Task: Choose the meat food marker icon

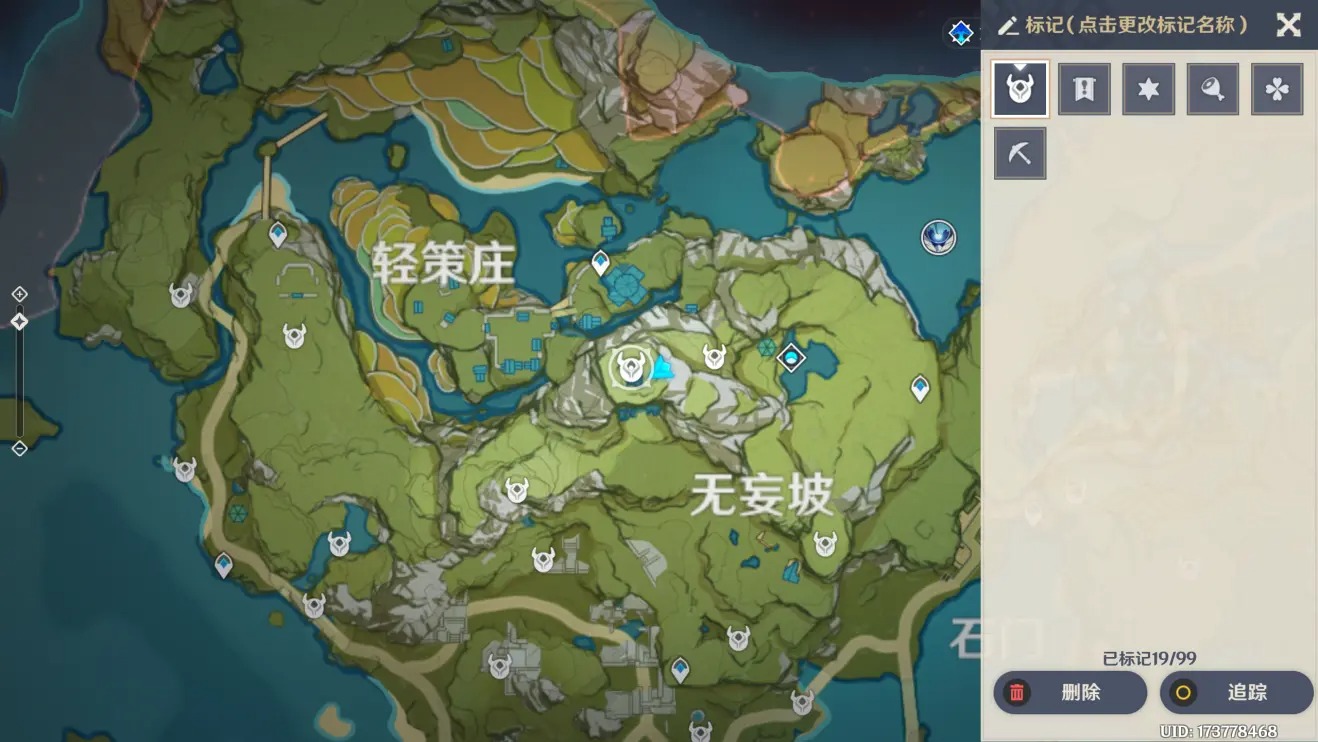Action: [x=1212, y=88]
